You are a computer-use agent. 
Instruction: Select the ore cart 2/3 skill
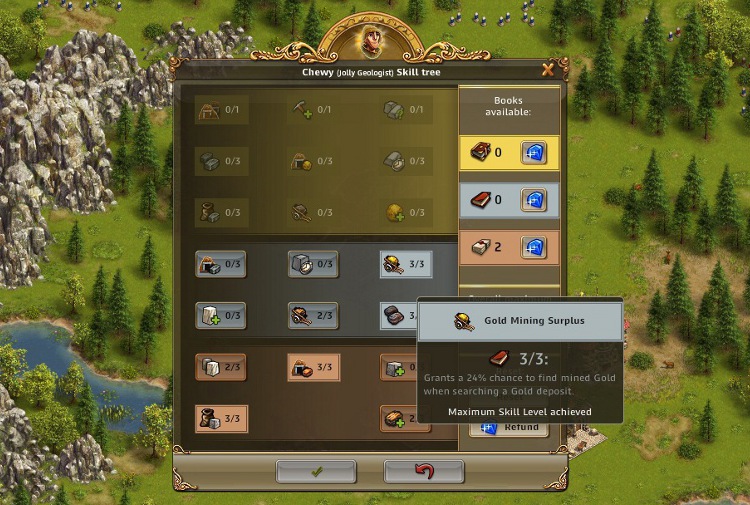(313, 315)
